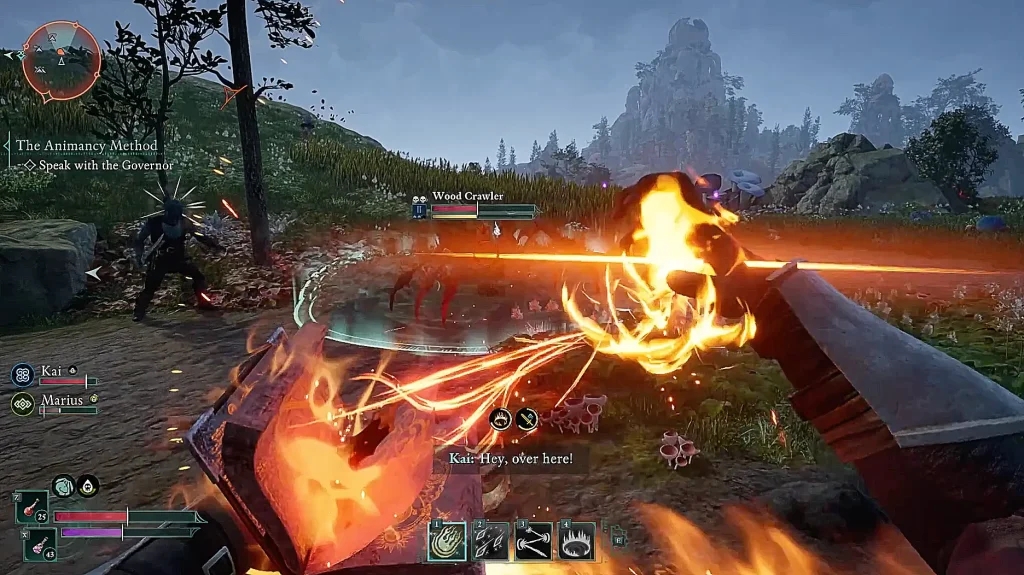Activate the falling shards ability in slot 2

click(490, 541)
